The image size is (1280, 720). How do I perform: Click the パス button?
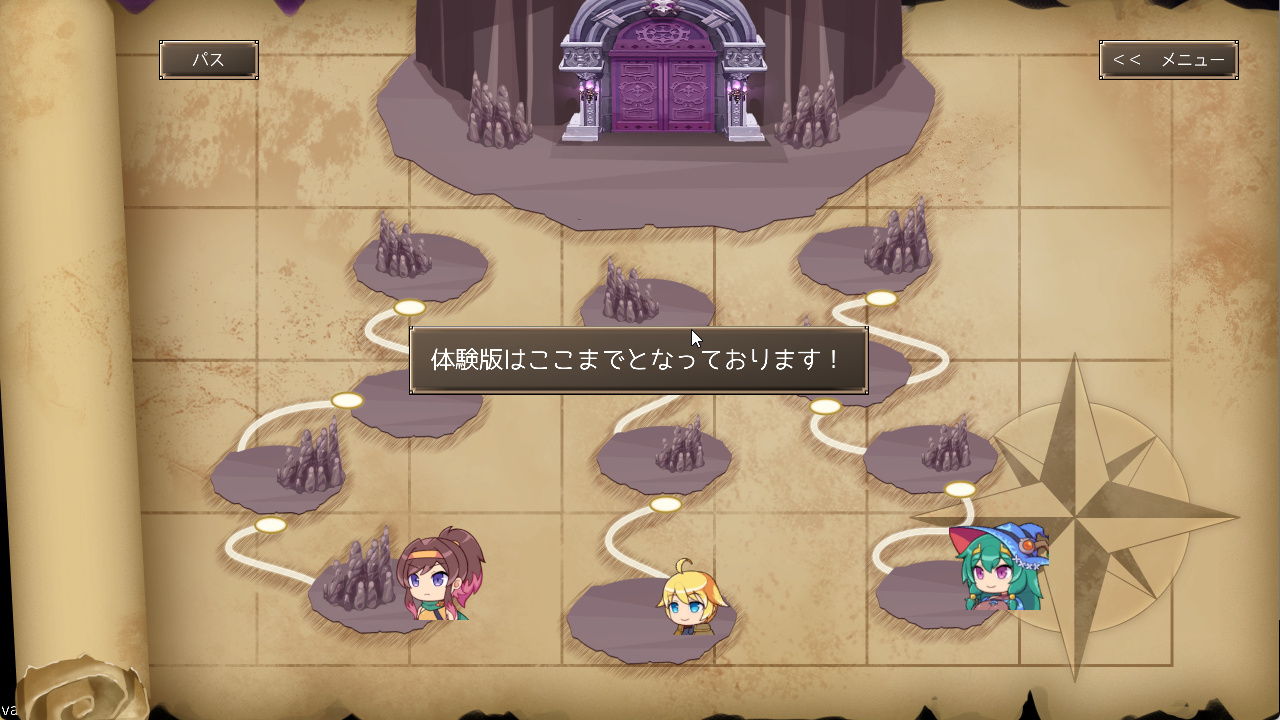point(209,60)
